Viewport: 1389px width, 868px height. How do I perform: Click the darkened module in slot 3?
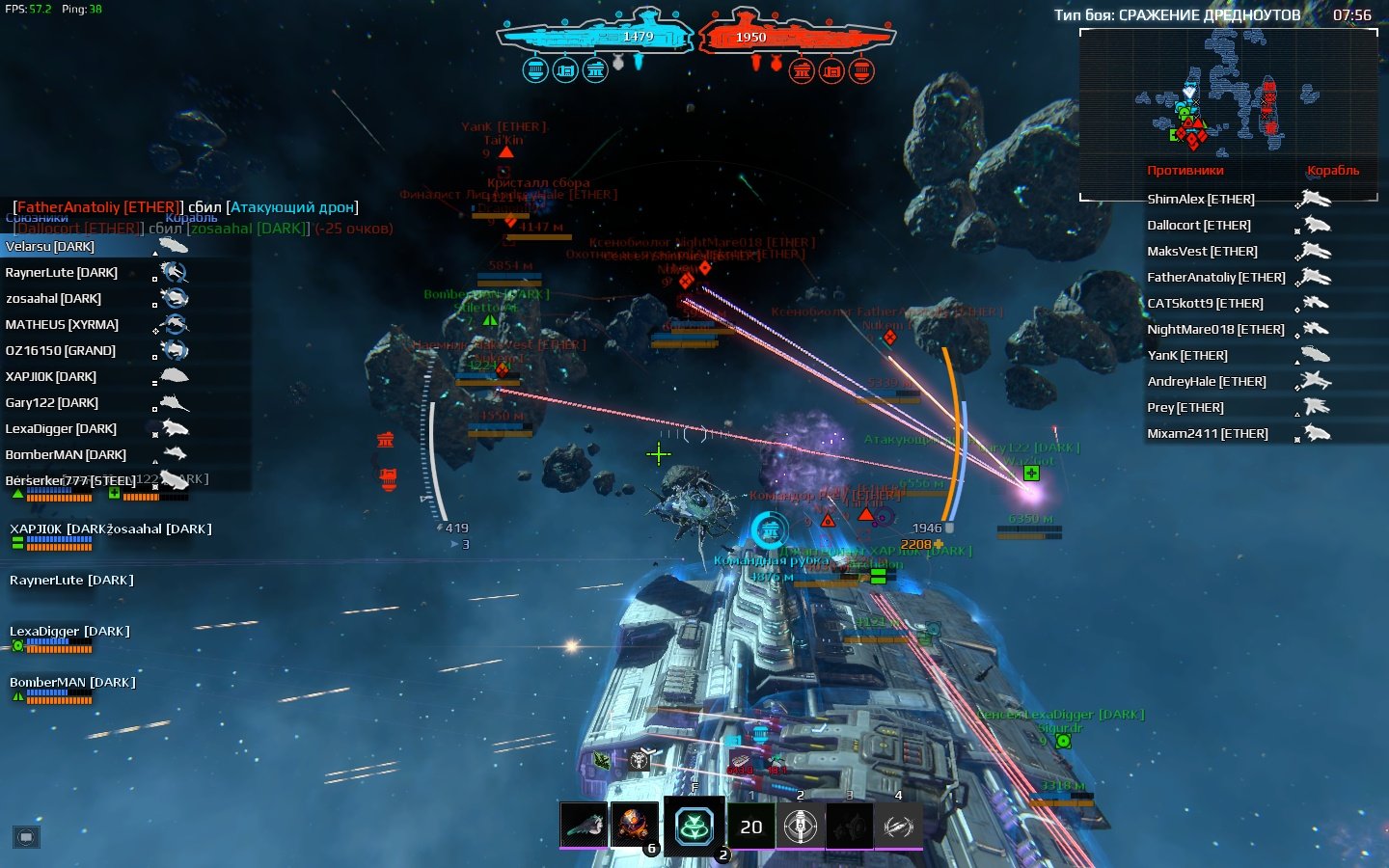[850, 827]
